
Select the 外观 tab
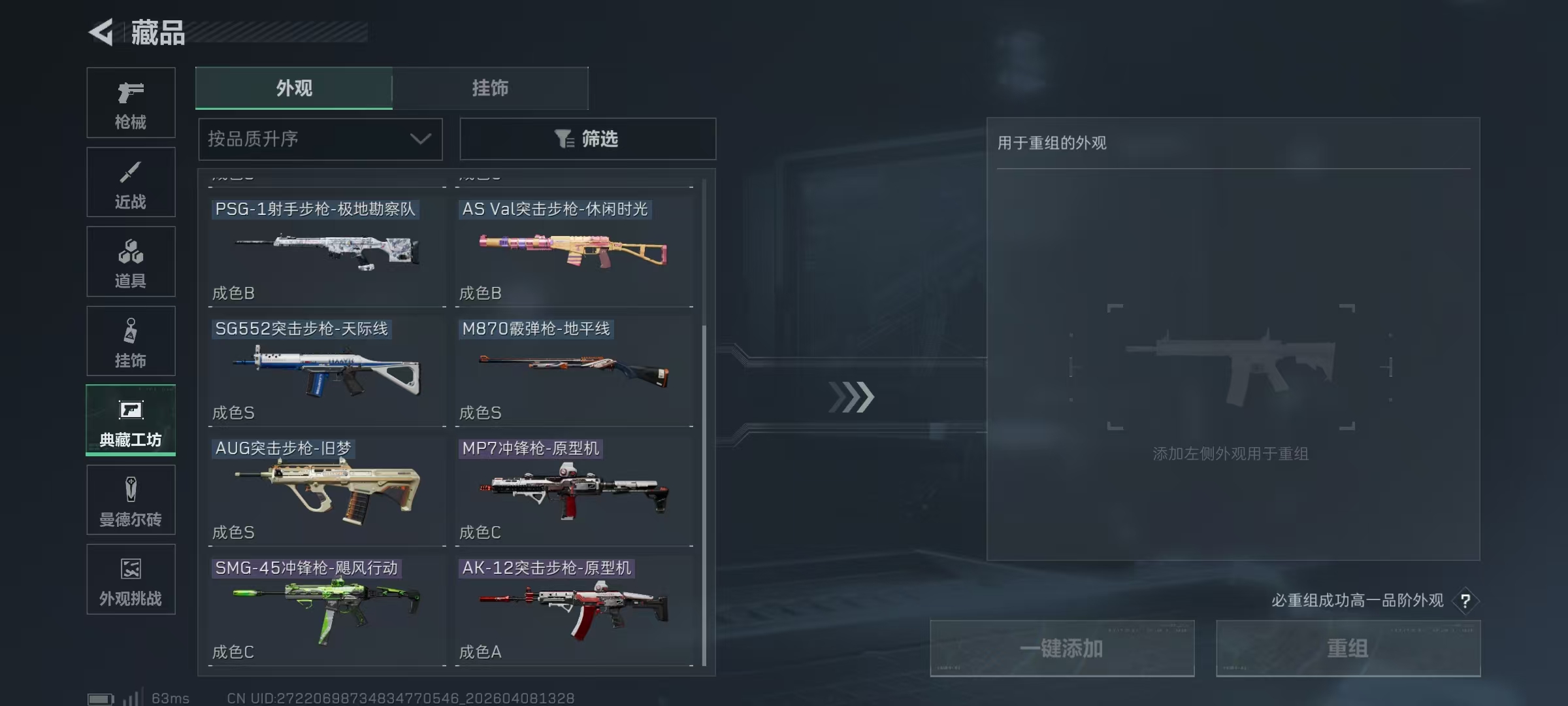[293, 88]
